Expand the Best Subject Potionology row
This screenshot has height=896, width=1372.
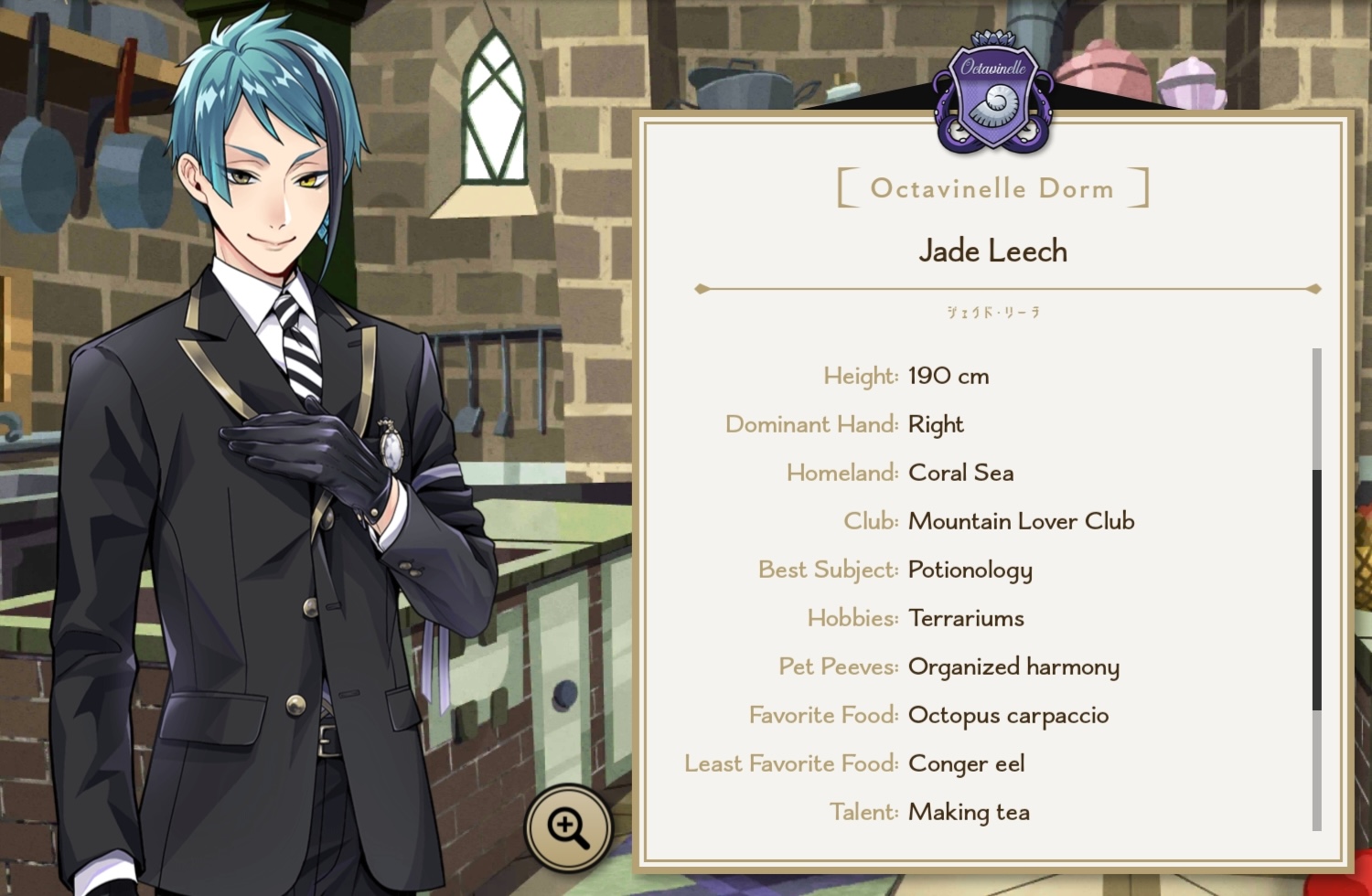coord(970,570)
